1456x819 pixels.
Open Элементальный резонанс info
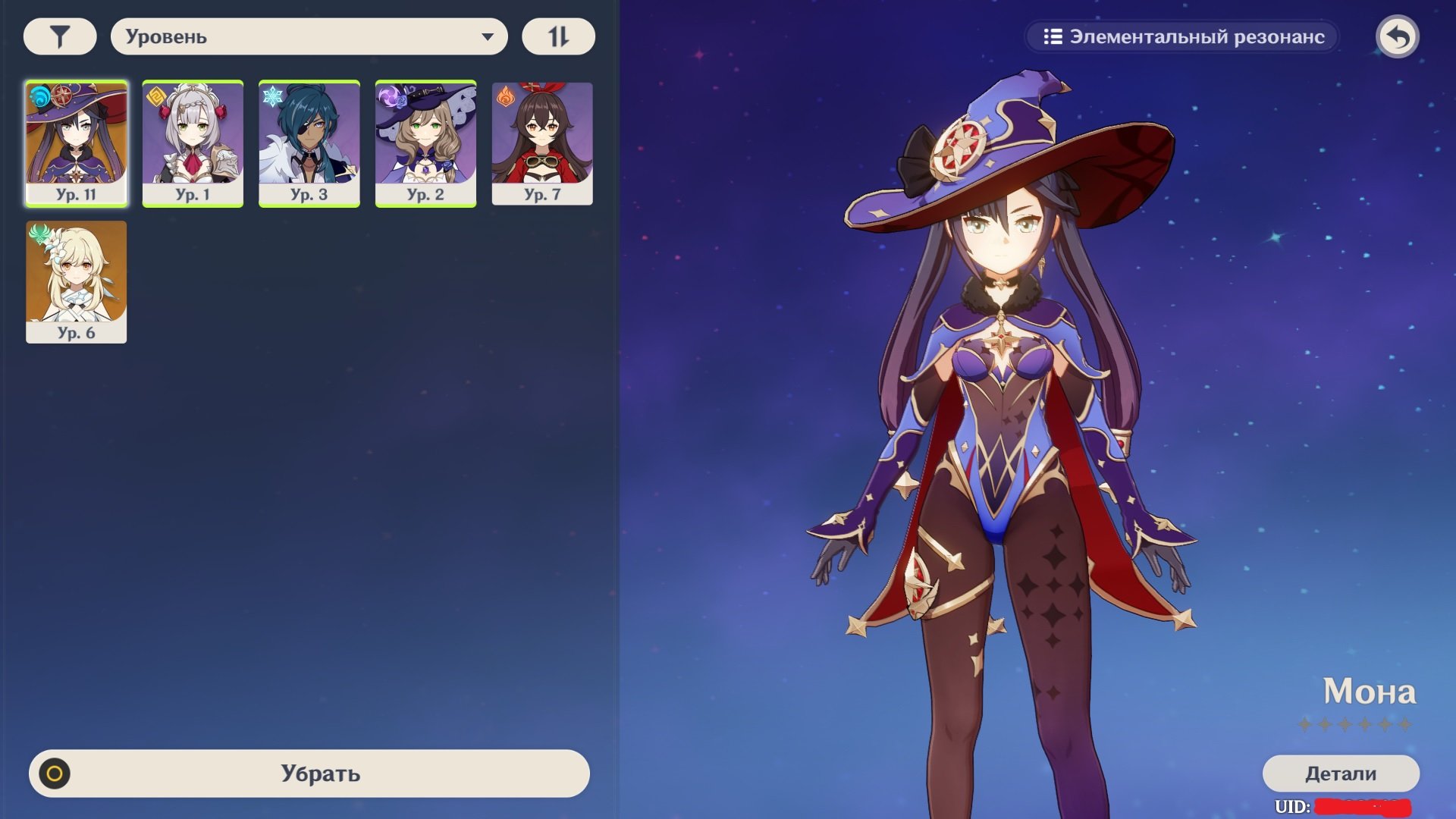click(x=1182, y=37)
